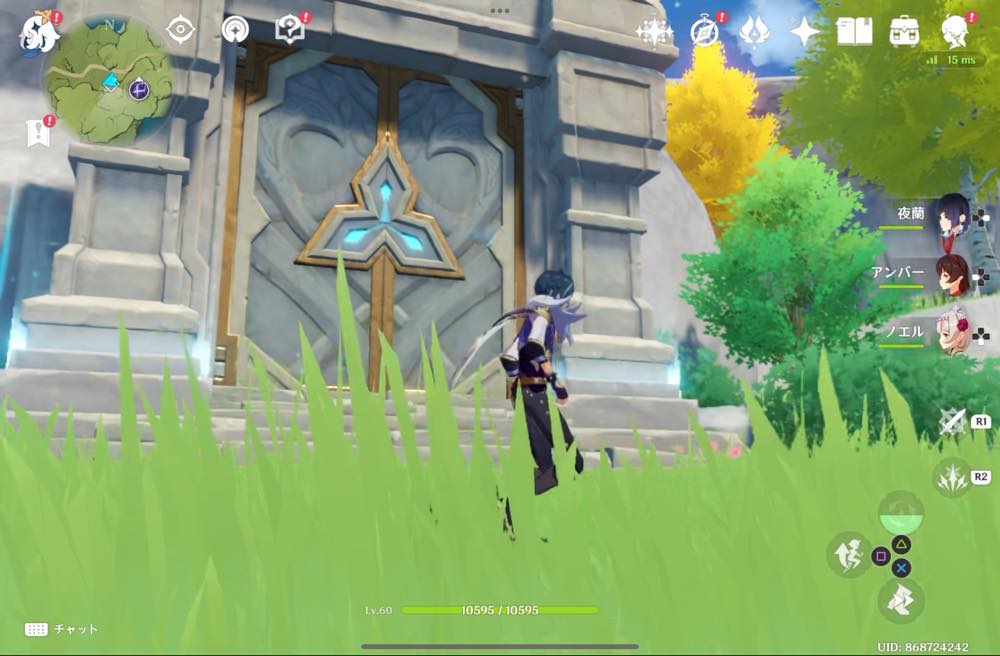Image resolution: width=1000 pixels, height=656 pixels.
Task: Click the eye-shaped icon beside the minimap
Action: point(180,30)
